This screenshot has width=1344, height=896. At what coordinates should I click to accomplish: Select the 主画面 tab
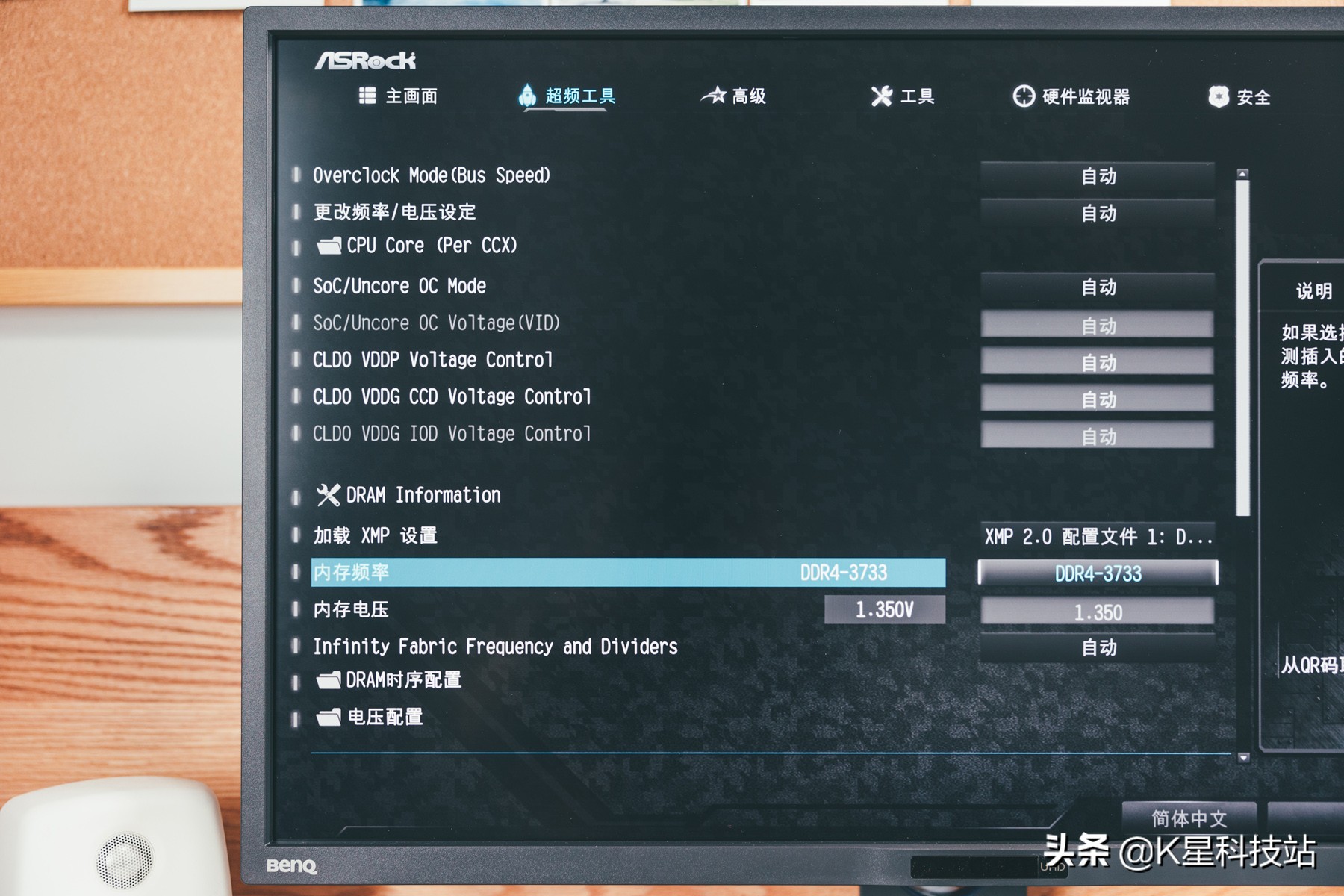tap(399, 96)
